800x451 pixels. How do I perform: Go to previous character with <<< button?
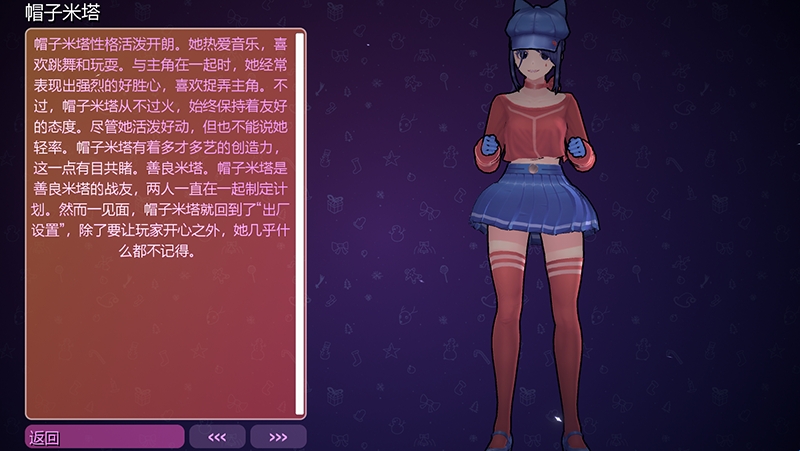tap(217, 437)
